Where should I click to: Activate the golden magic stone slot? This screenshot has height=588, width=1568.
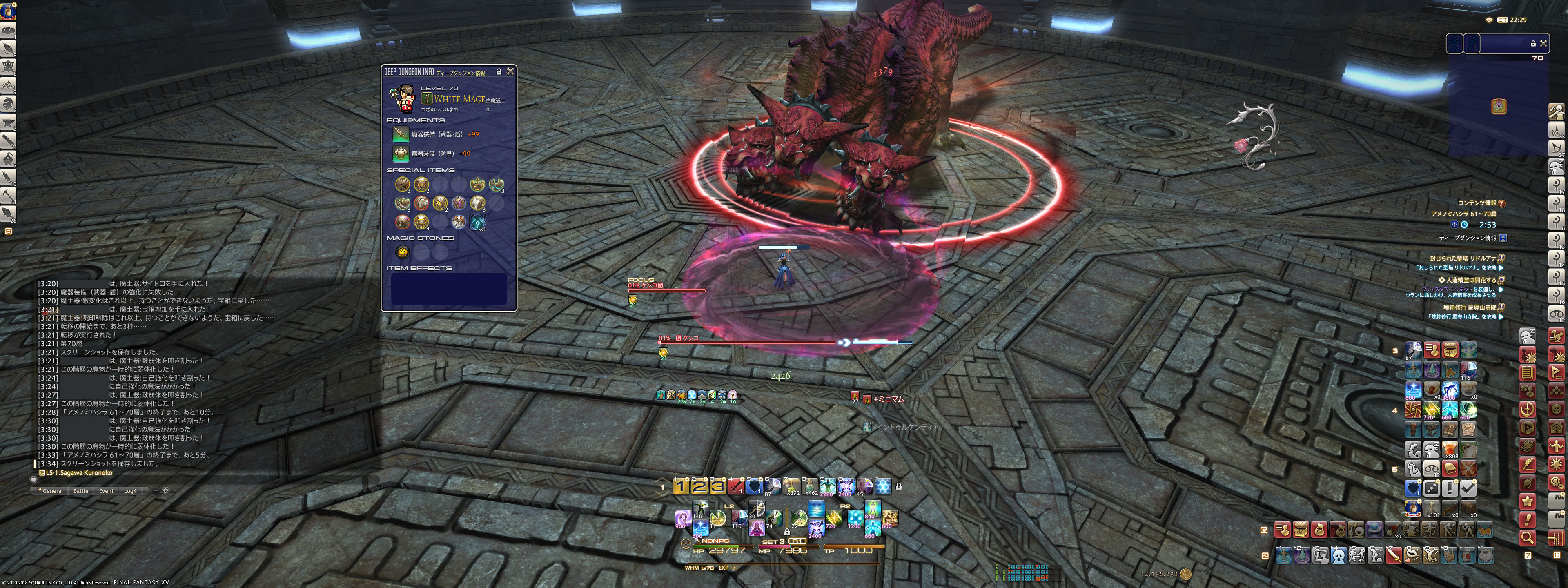pos(402,252)
